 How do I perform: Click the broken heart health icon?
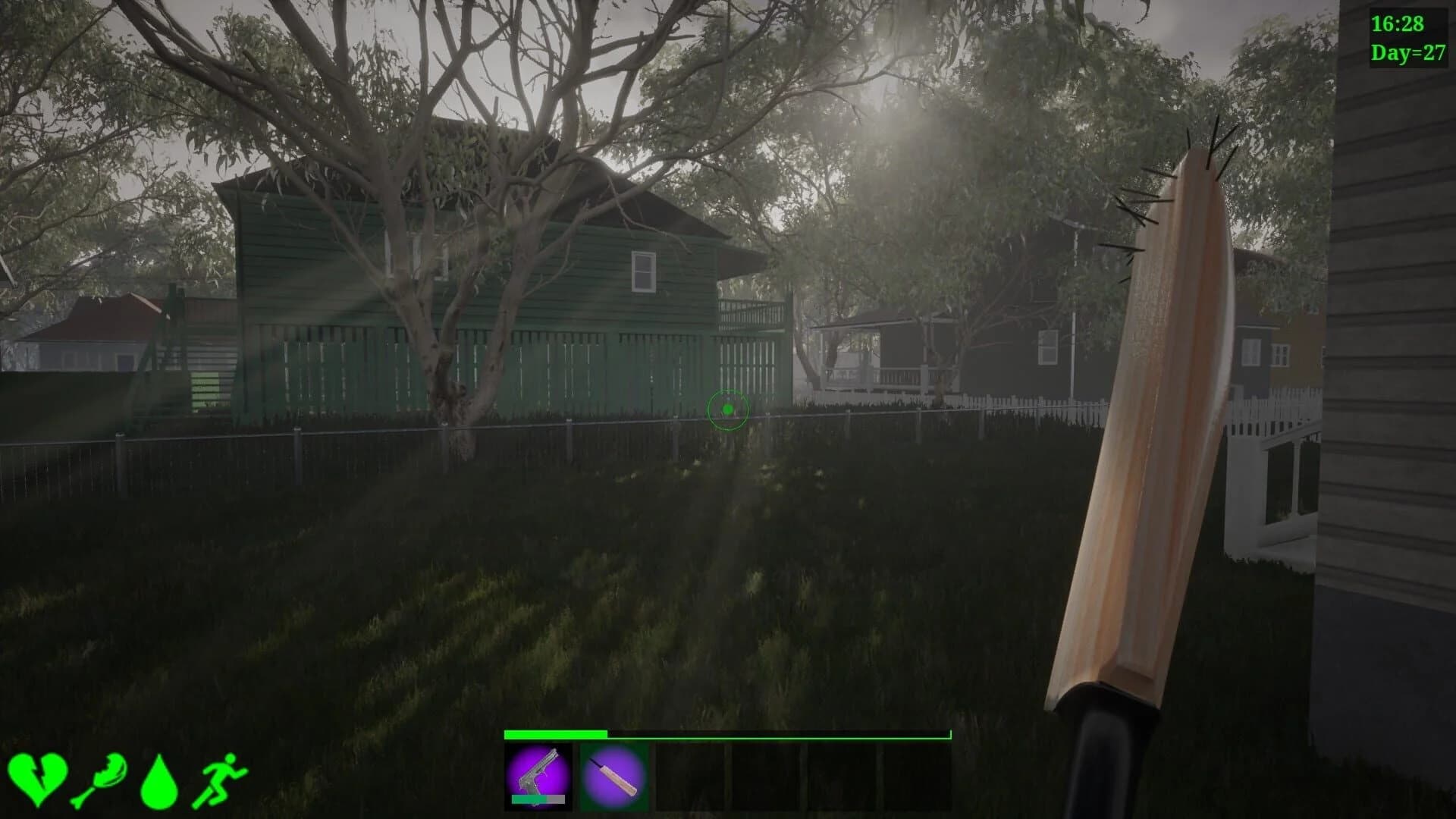(39, 774)
